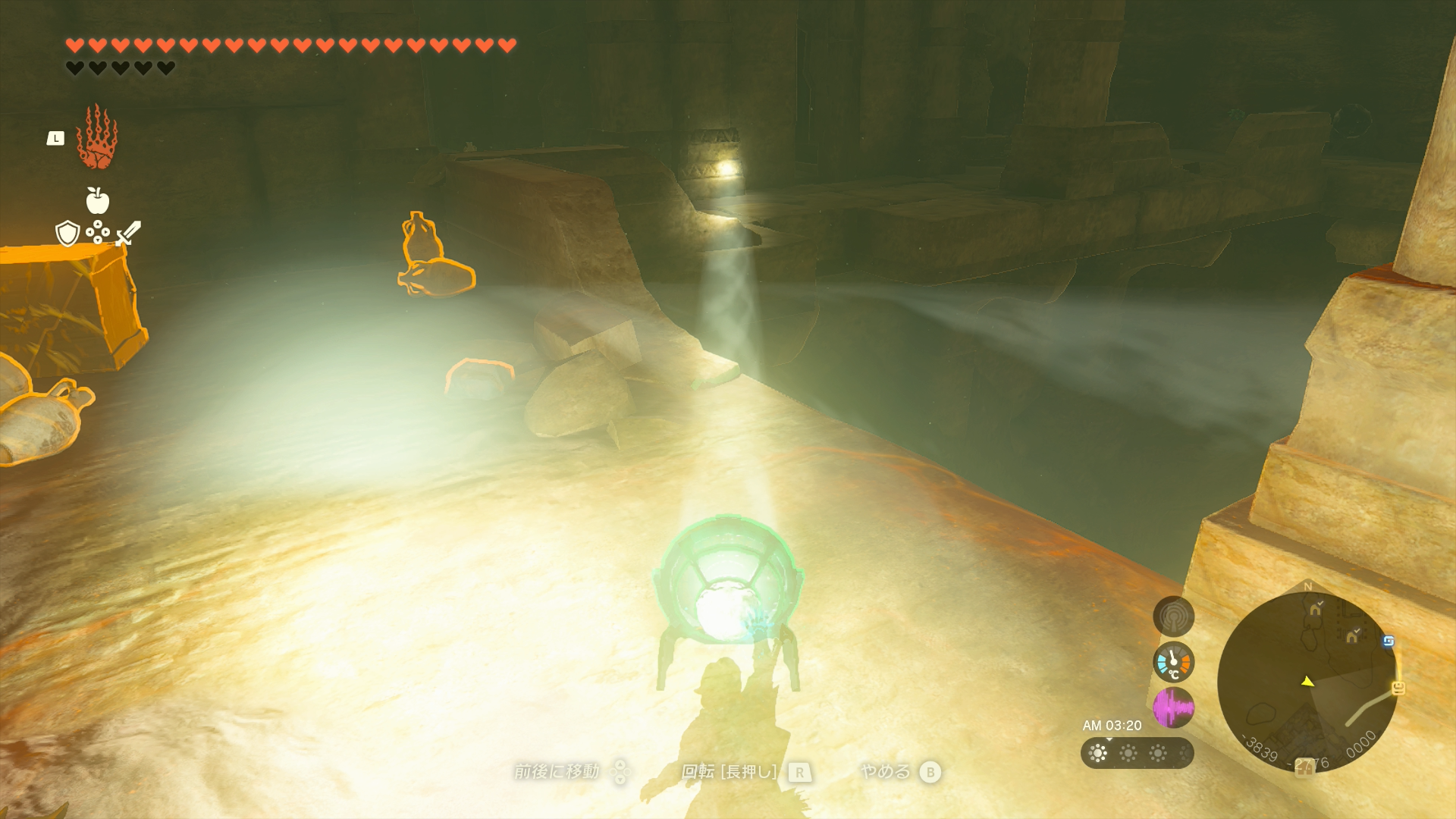The height and width of the screenshot is (819, 1456).
Task: Open the sword weapon quick-select icon
Action: [x=128, y=233]
